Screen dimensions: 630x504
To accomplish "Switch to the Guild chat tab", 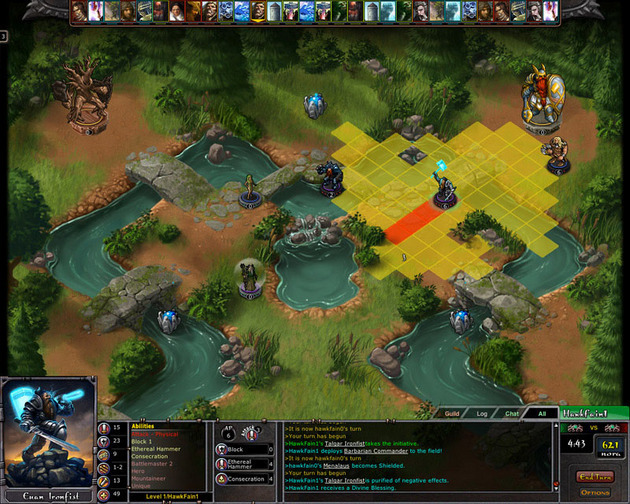I will pos(452,412).
